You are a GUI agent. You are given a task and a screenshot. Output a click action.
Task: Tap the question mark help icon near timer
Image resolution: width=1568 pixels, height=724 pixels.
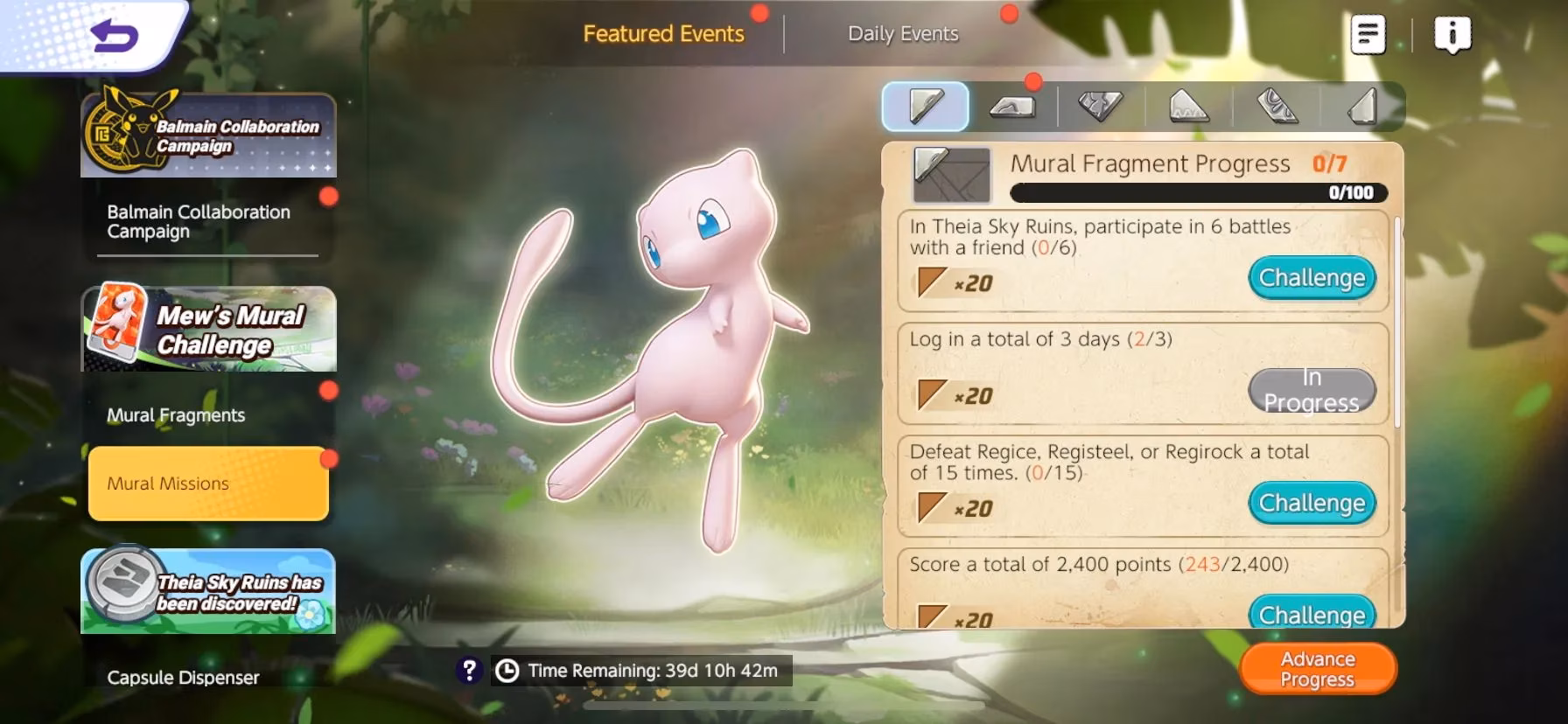pos(471,672)
